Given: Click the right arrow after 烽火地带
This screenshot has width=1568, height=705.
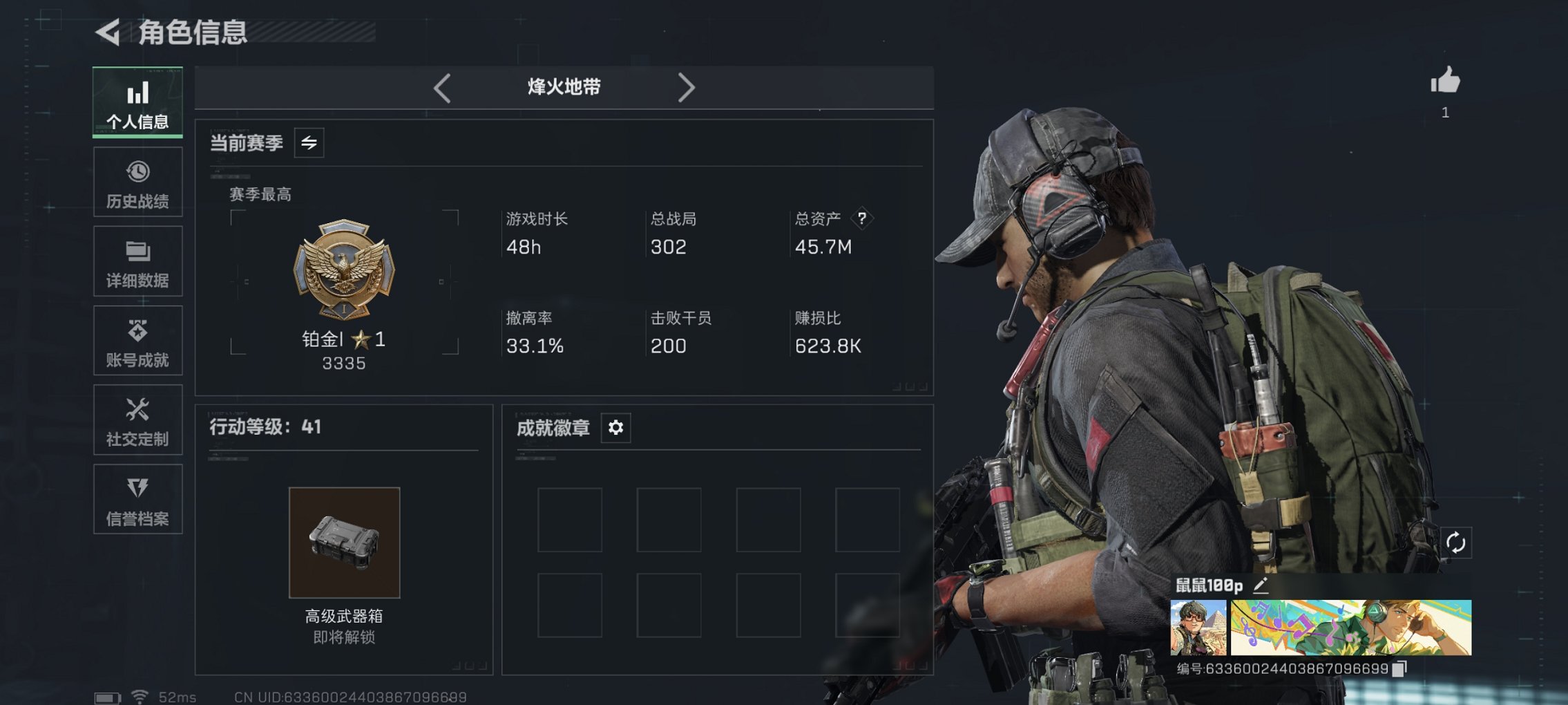Looking at the screenshot, I should pyautogui.click(x=687, y=88).
